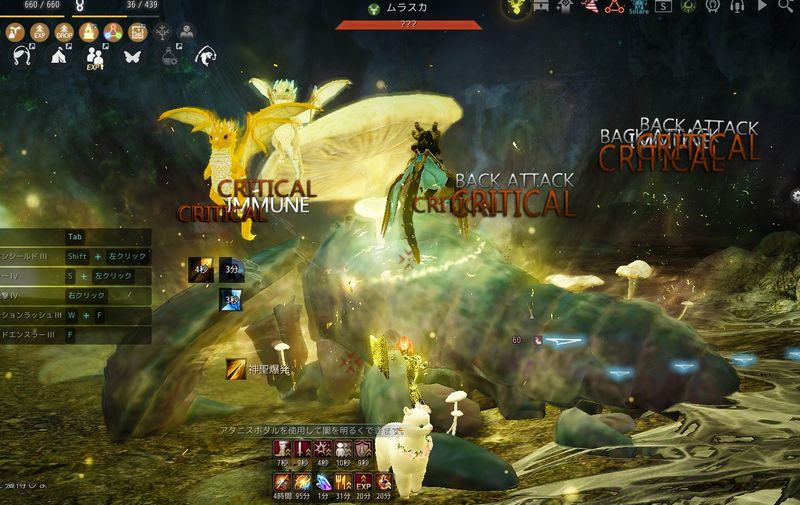Click the 神聖爆発 skill icon
The width and height of the screenshot is (800, 505).
(x=234, y=369)
